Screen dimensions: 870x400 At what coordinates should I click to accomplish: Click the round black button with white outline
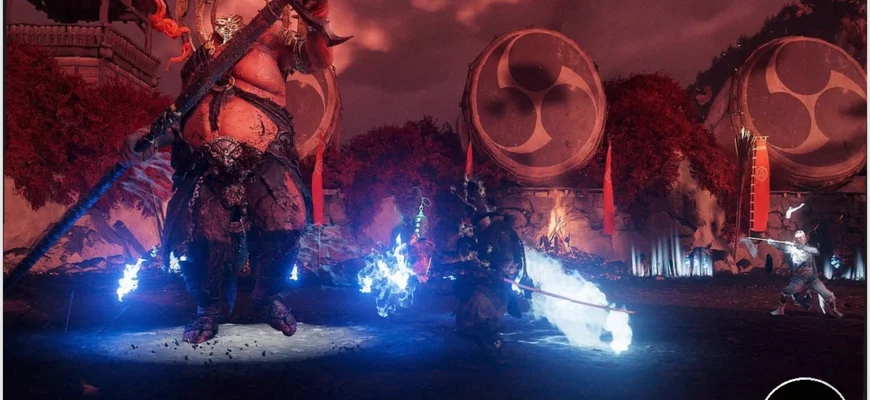point(803,391)
